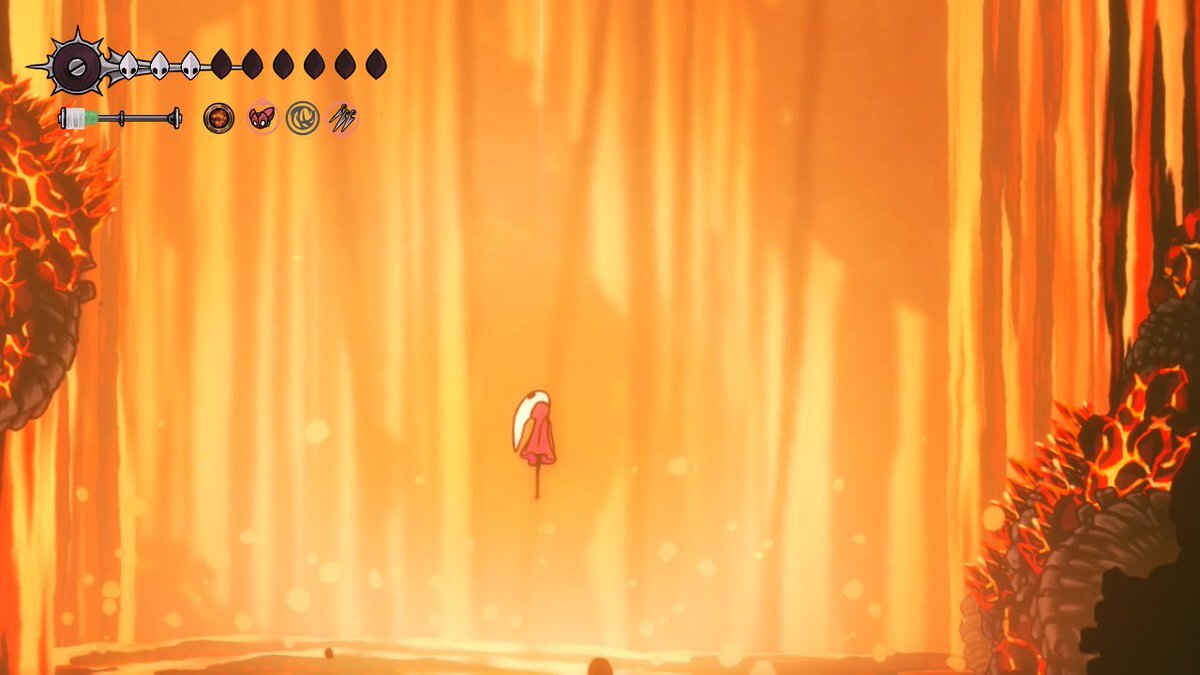Viewport: 1200px width, 675px height.
Task: Select the round ember orb tool icon
Action: pyautogui.click(x=218, y=118)
